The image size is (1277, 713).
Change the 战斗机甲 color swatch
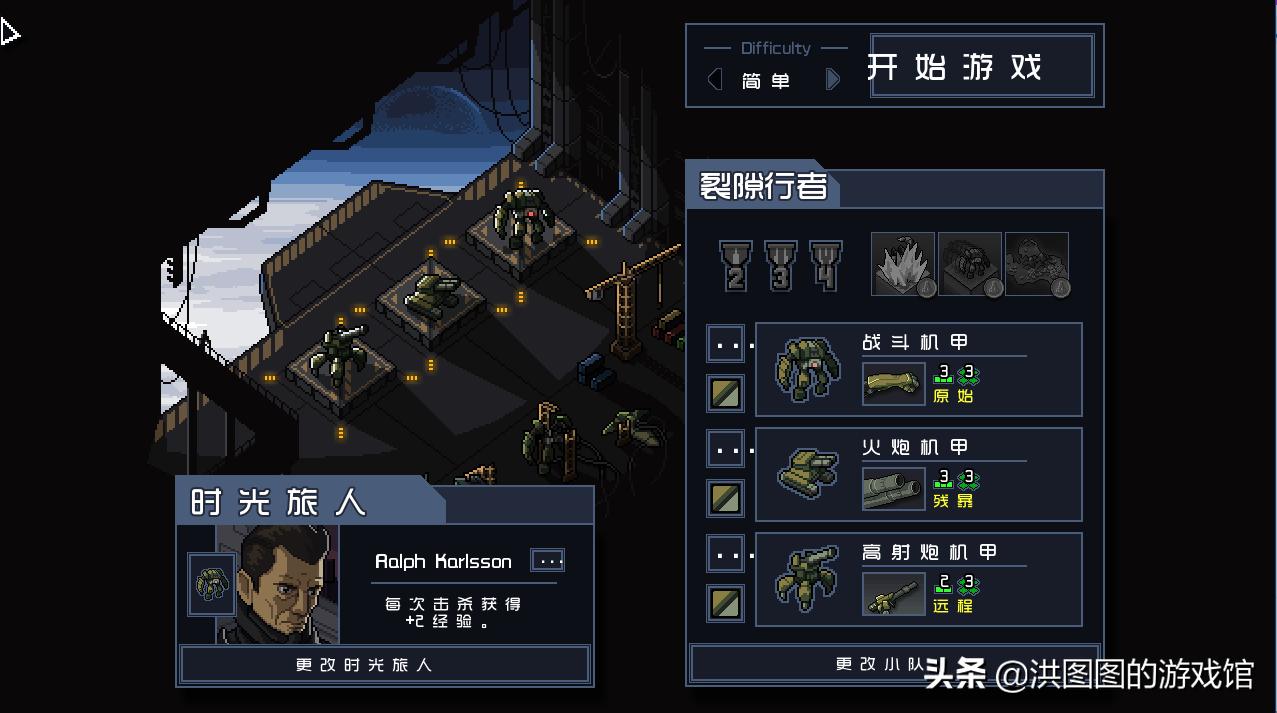pyautogui.click(x=725, y=393)
